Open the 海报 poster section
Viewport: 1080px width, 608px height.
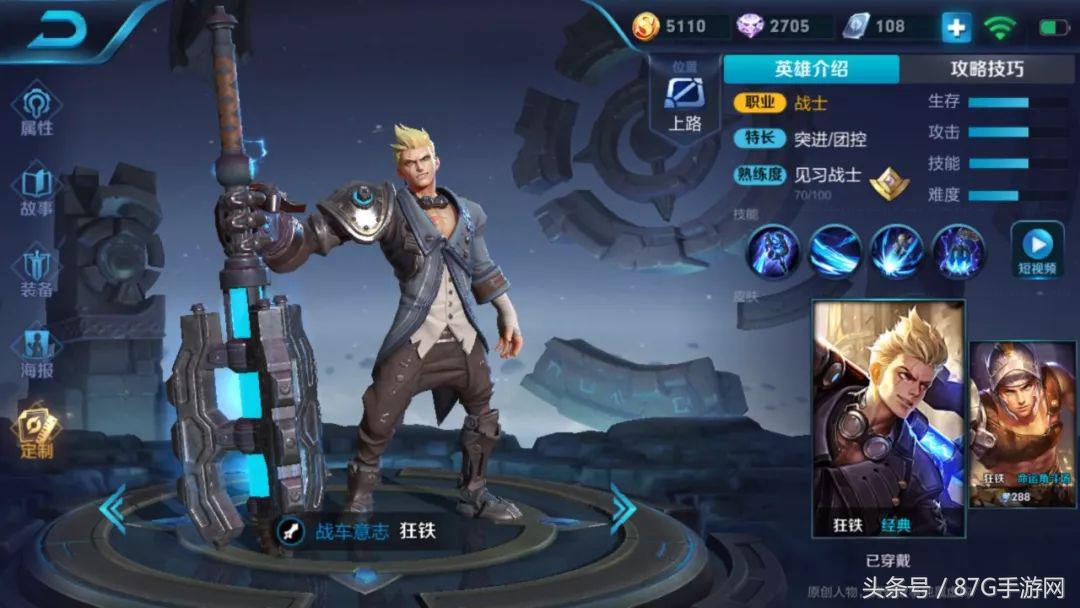(x=37, y=353)
